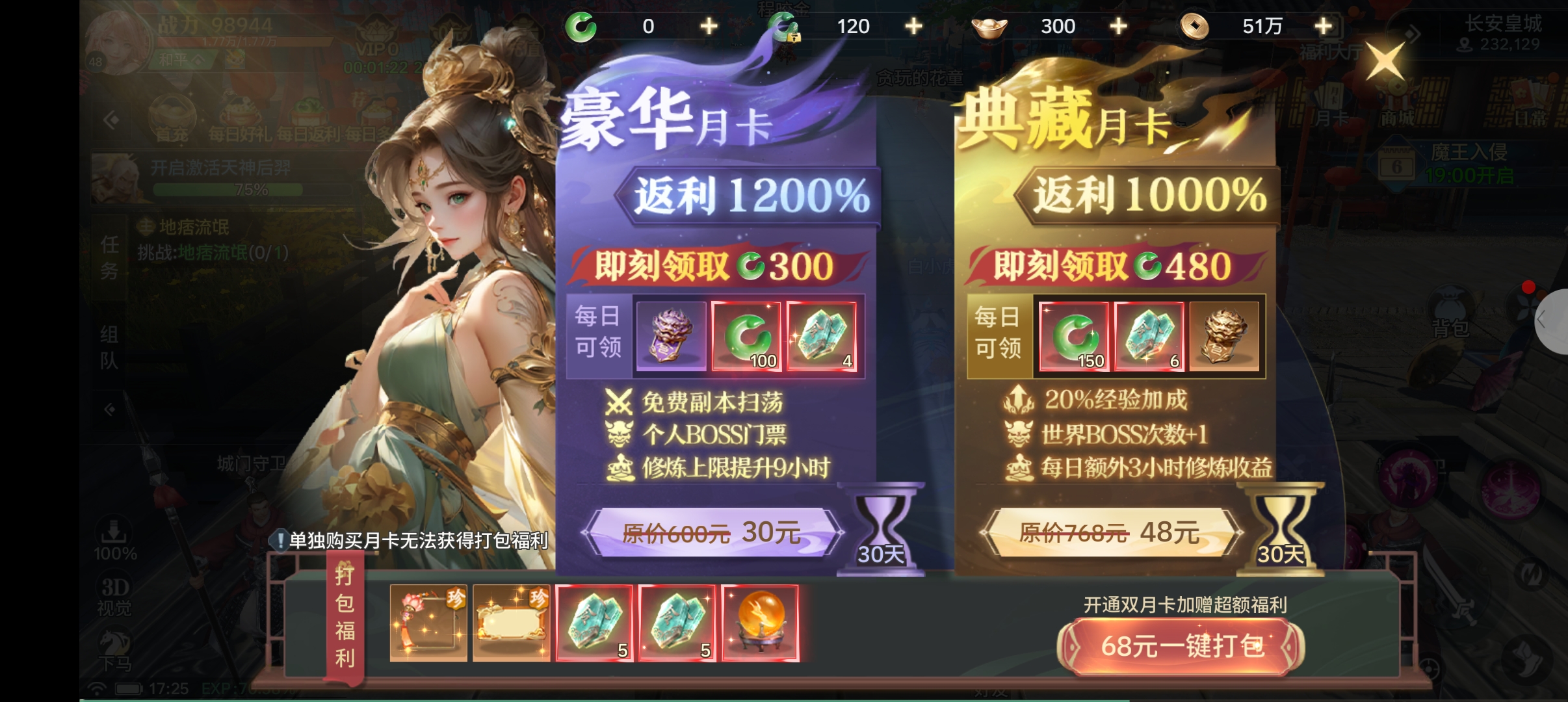Inspect the 150 jade daily reward
This screenshot has width=1568, height=702.
pyautogui.click(x=1074, y=337)
